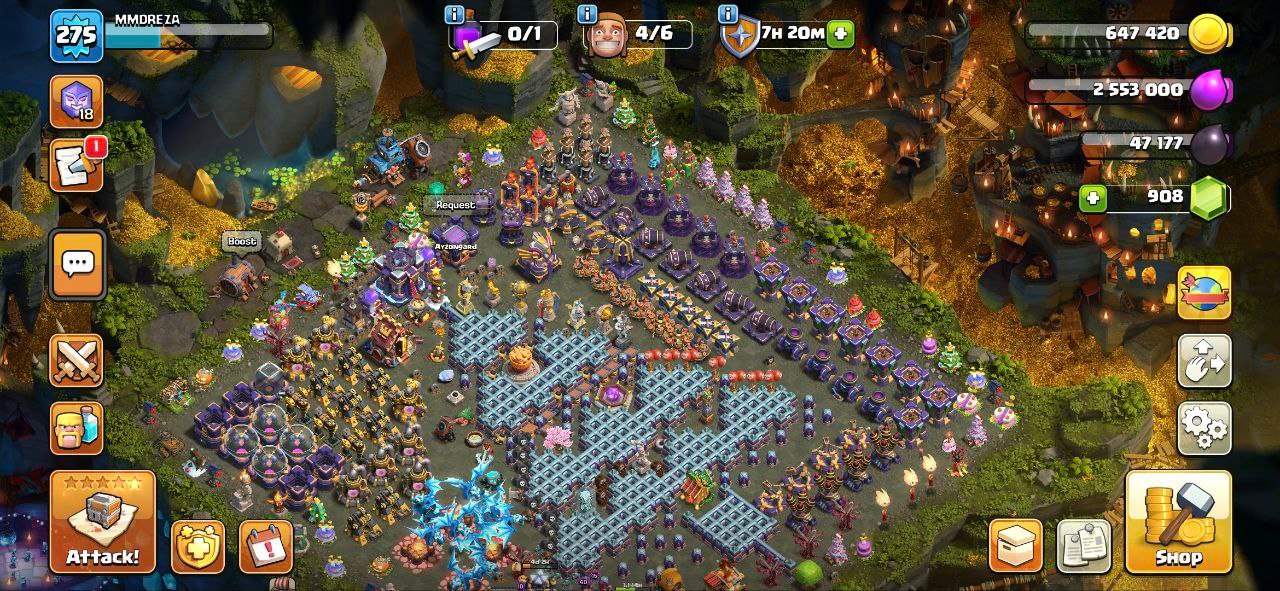Open the settings gears menu
The height and width of the screenshot is (591, 1280).
click(1204, 428)
